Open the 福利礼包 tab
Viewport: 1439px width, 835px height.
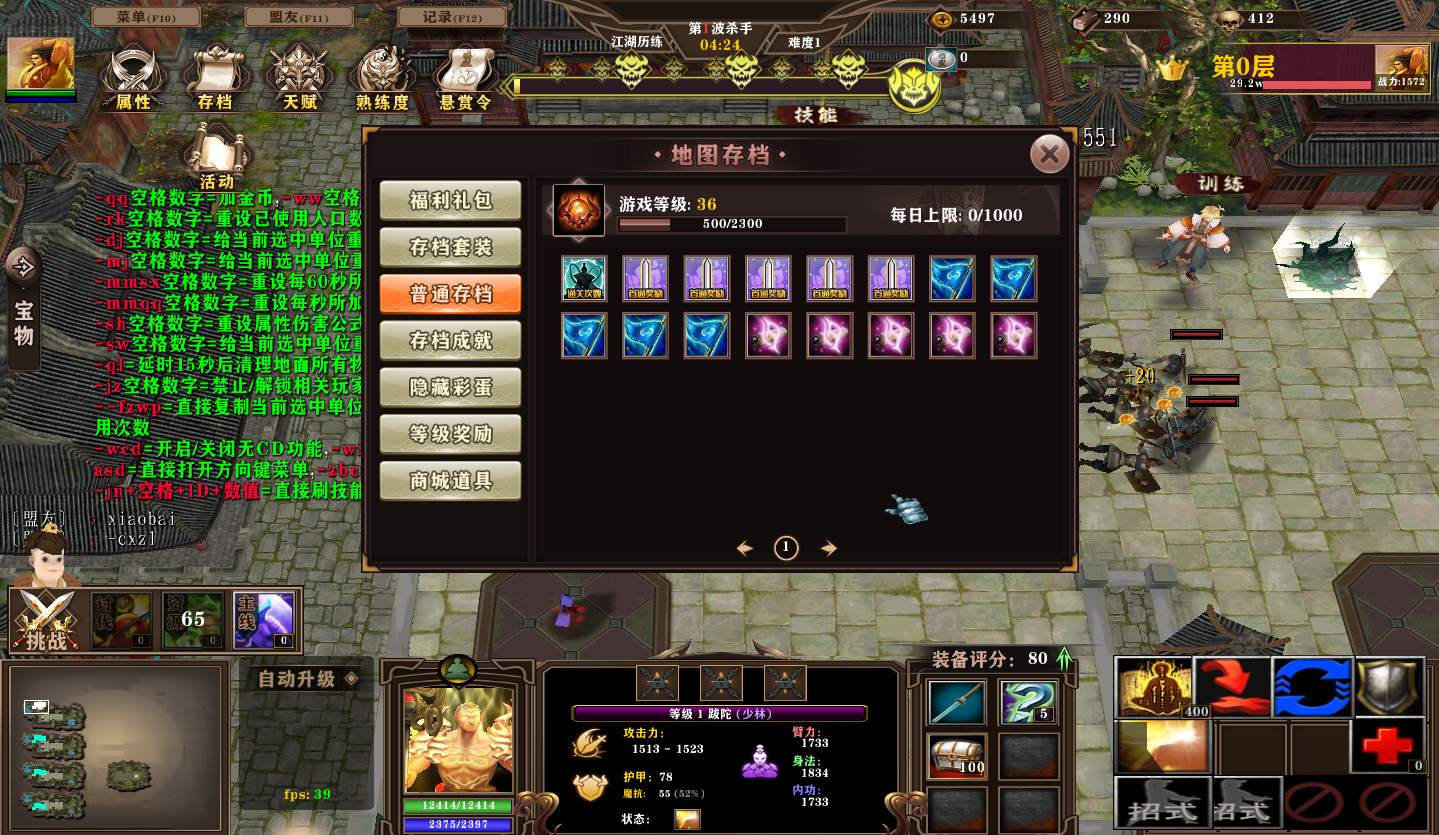click(451, 200)
